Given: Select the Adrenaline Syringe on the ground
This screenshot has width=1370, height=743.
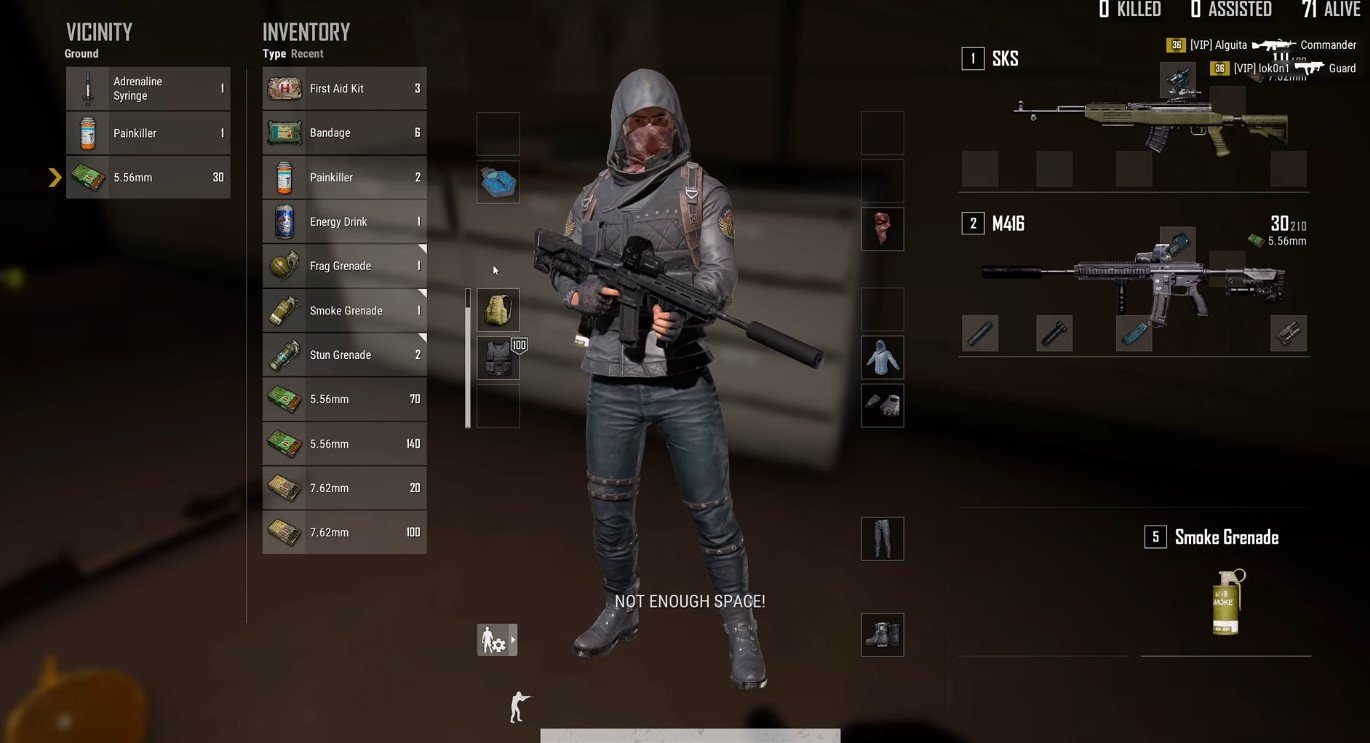Looking at the screenshot, I should pyautogui.click(x=148, y=89).
